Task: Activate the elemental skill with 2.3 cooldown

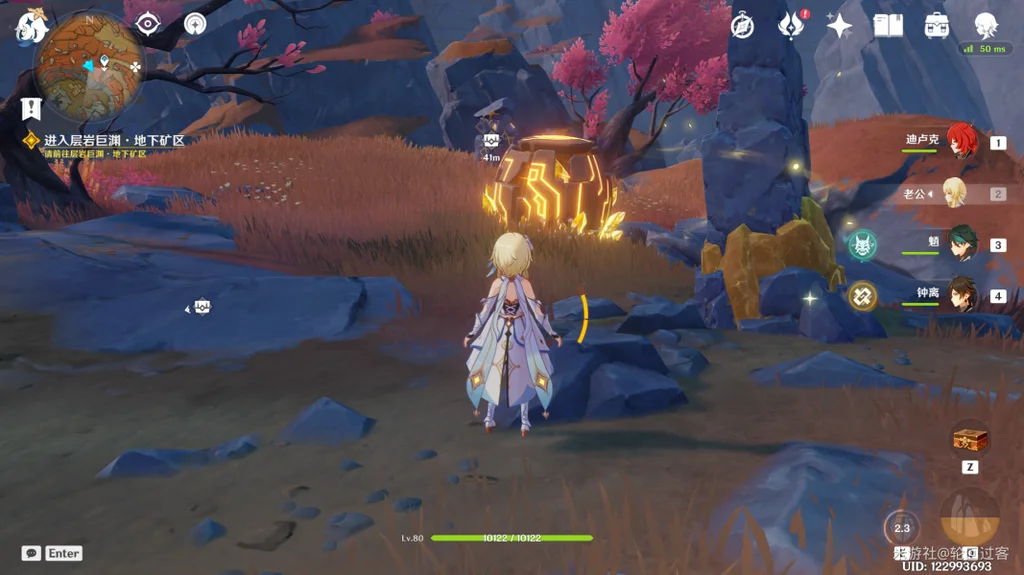Action: pyautogui.click(x=902, y=527)
